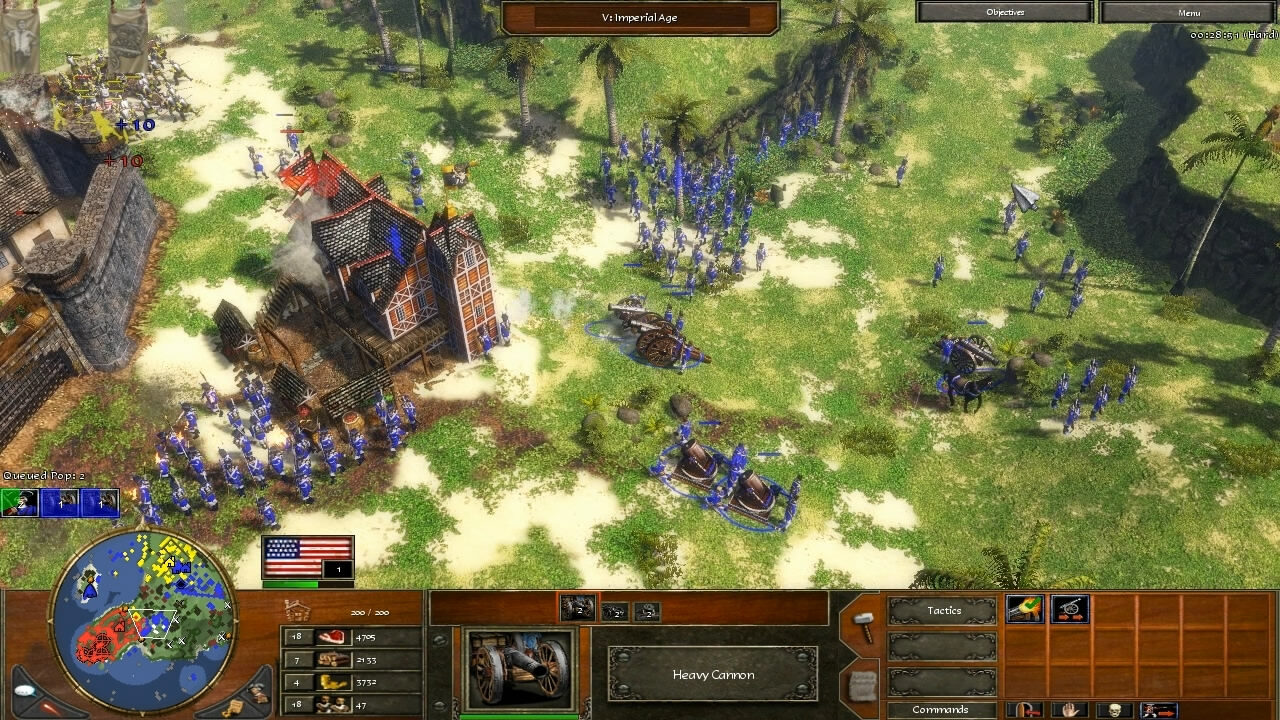Click the white flare icon left of the minimap
The image size is (1280, 720).
pyautogui.click(x=23, y=690)
